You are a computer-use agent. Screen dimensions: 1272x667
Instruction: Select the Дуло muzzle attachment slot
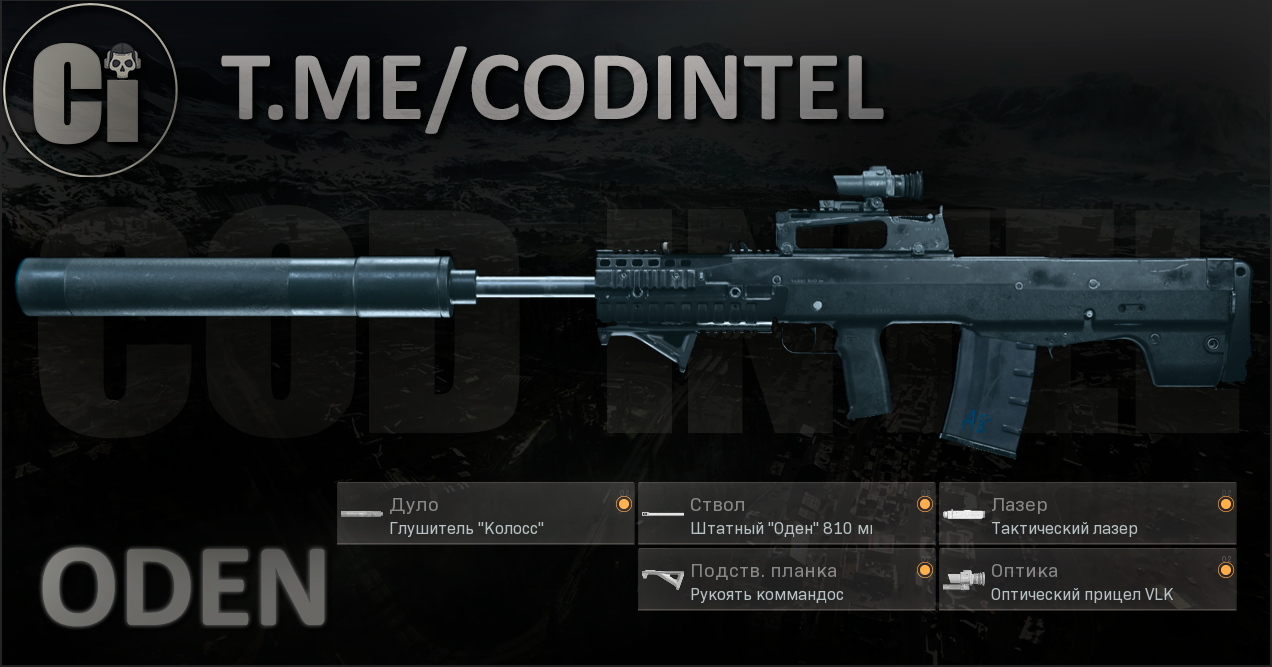pos(485,514)
